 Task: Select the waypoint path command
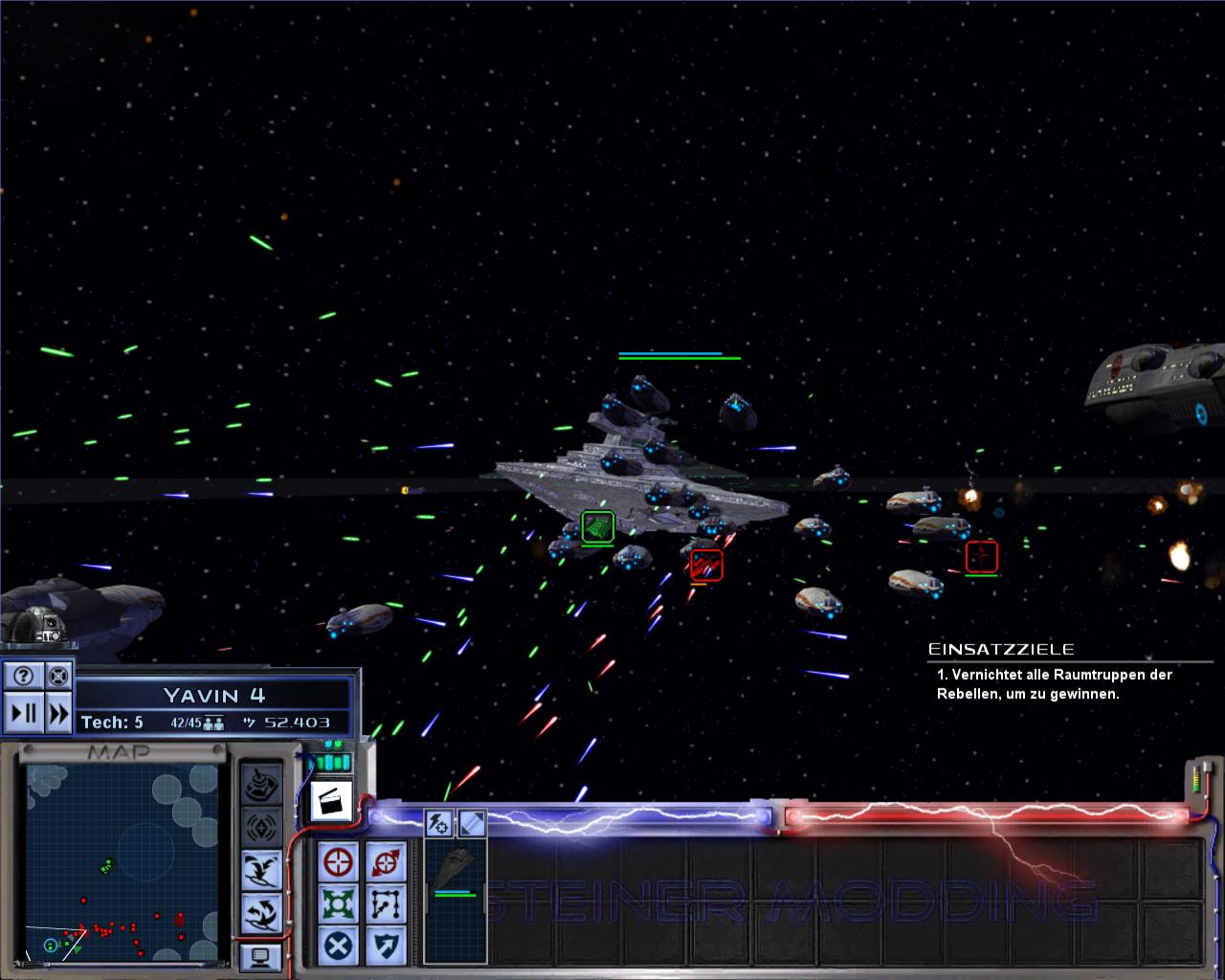click(x=385, y=904)
